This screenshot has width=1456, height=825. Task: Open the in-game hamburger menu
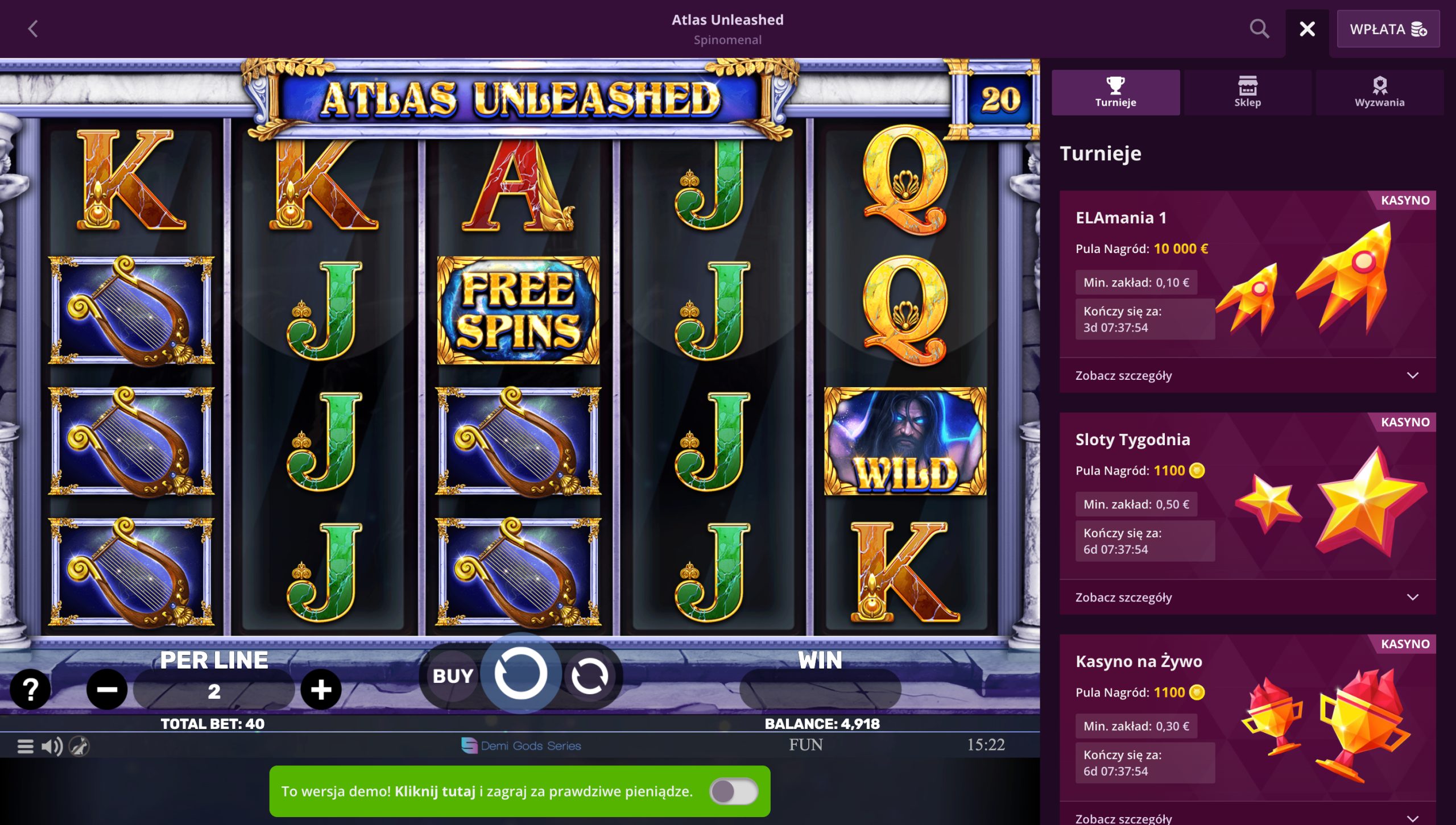coord(25,745)
